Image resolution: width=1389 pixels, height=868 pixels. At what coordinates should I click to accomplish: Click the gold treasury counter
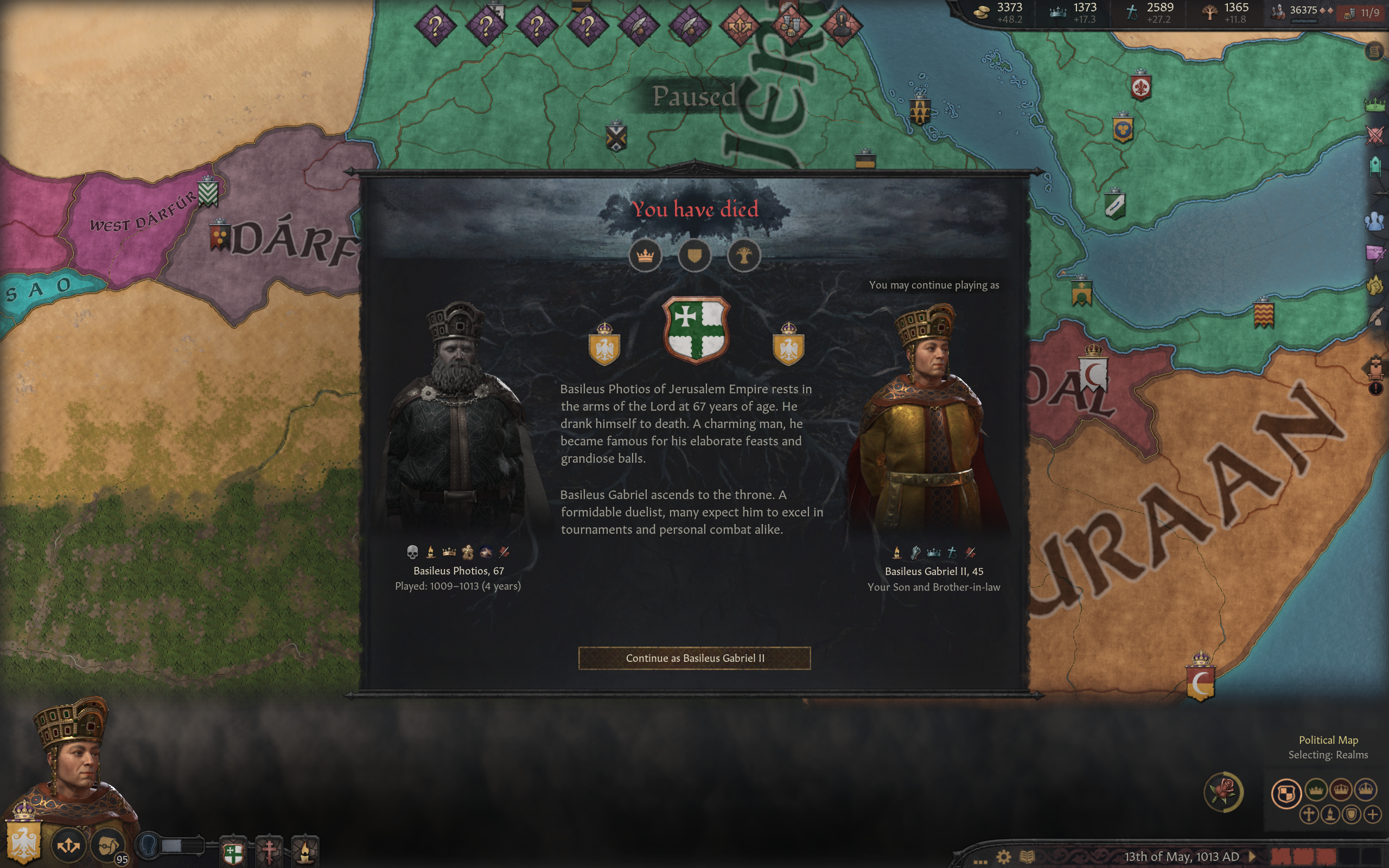tap(999, 12)
